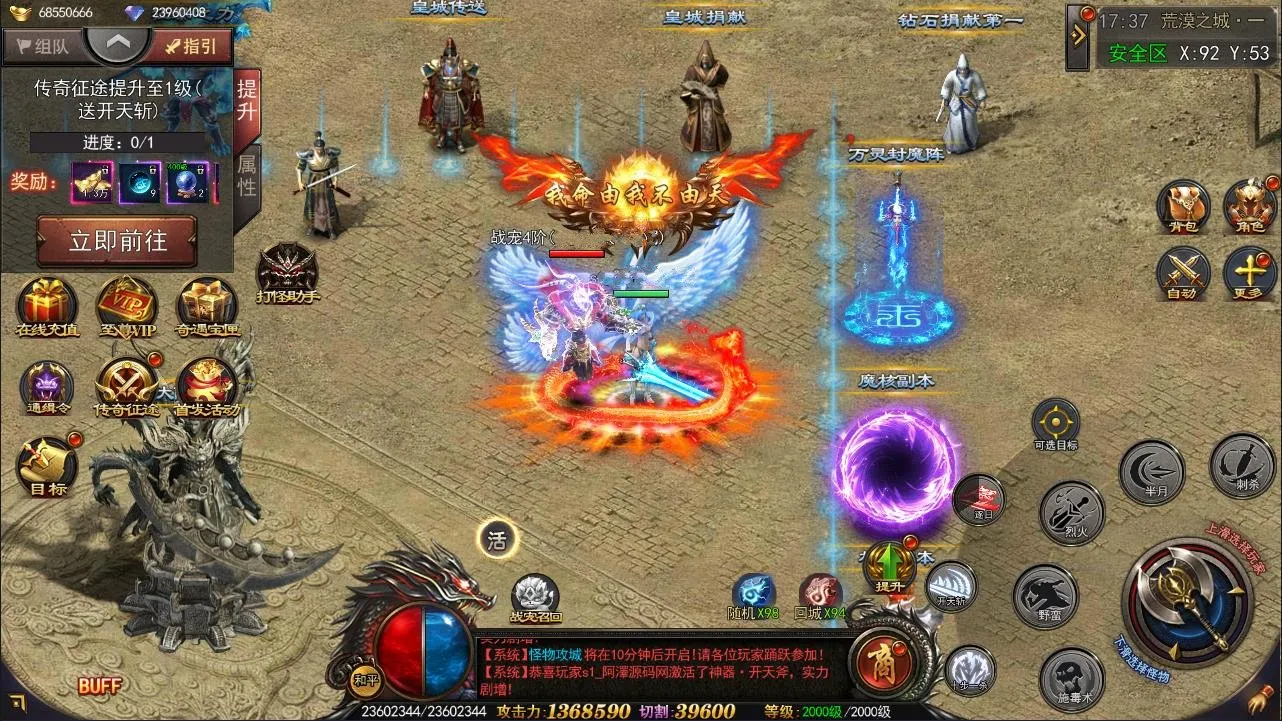Use the 半月 half-moon skill
The width and height of the screenshot is (1282, 721).
1152,472
